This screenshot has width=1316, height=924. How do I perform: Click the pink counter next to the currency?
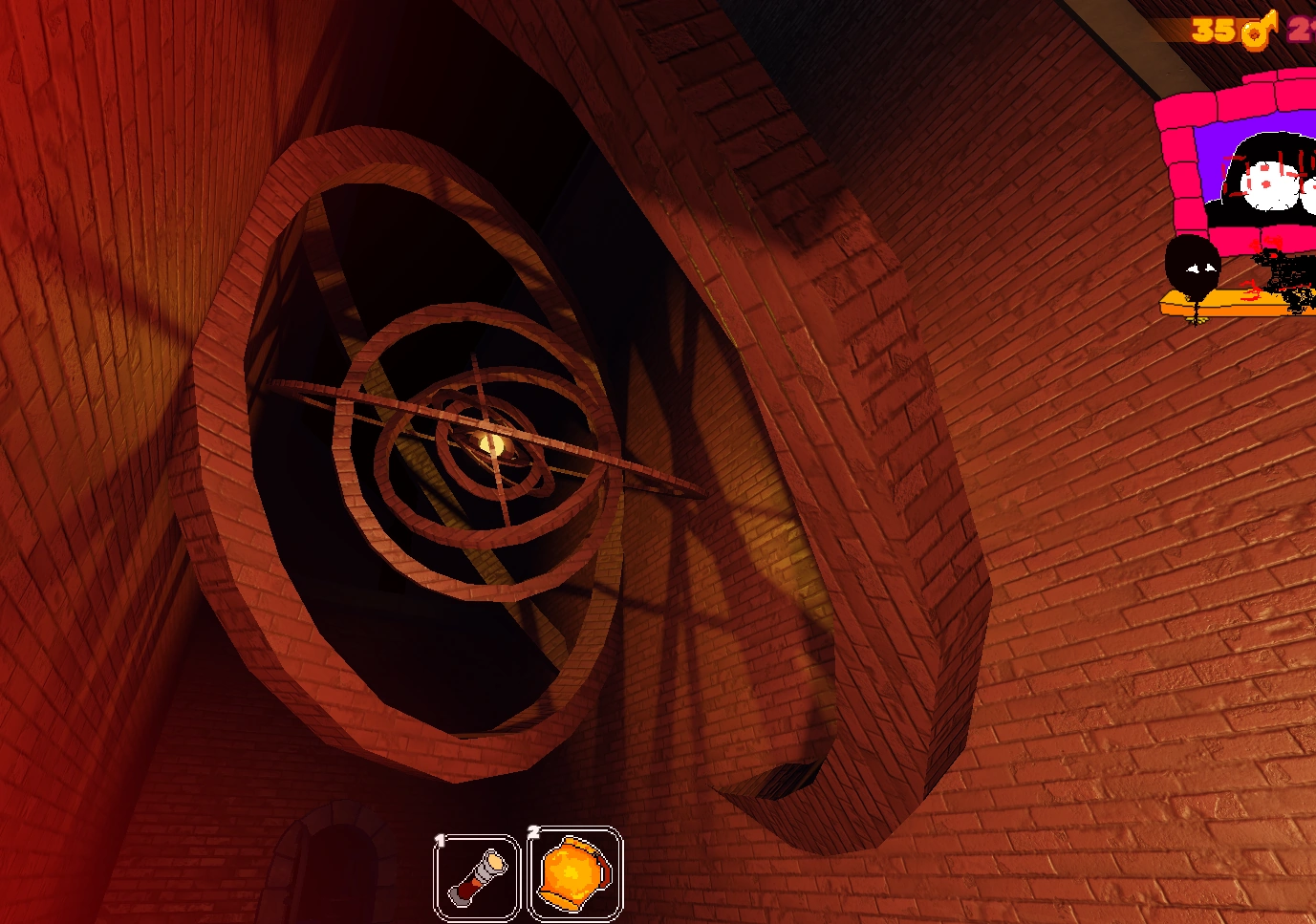coord(1301,30)
